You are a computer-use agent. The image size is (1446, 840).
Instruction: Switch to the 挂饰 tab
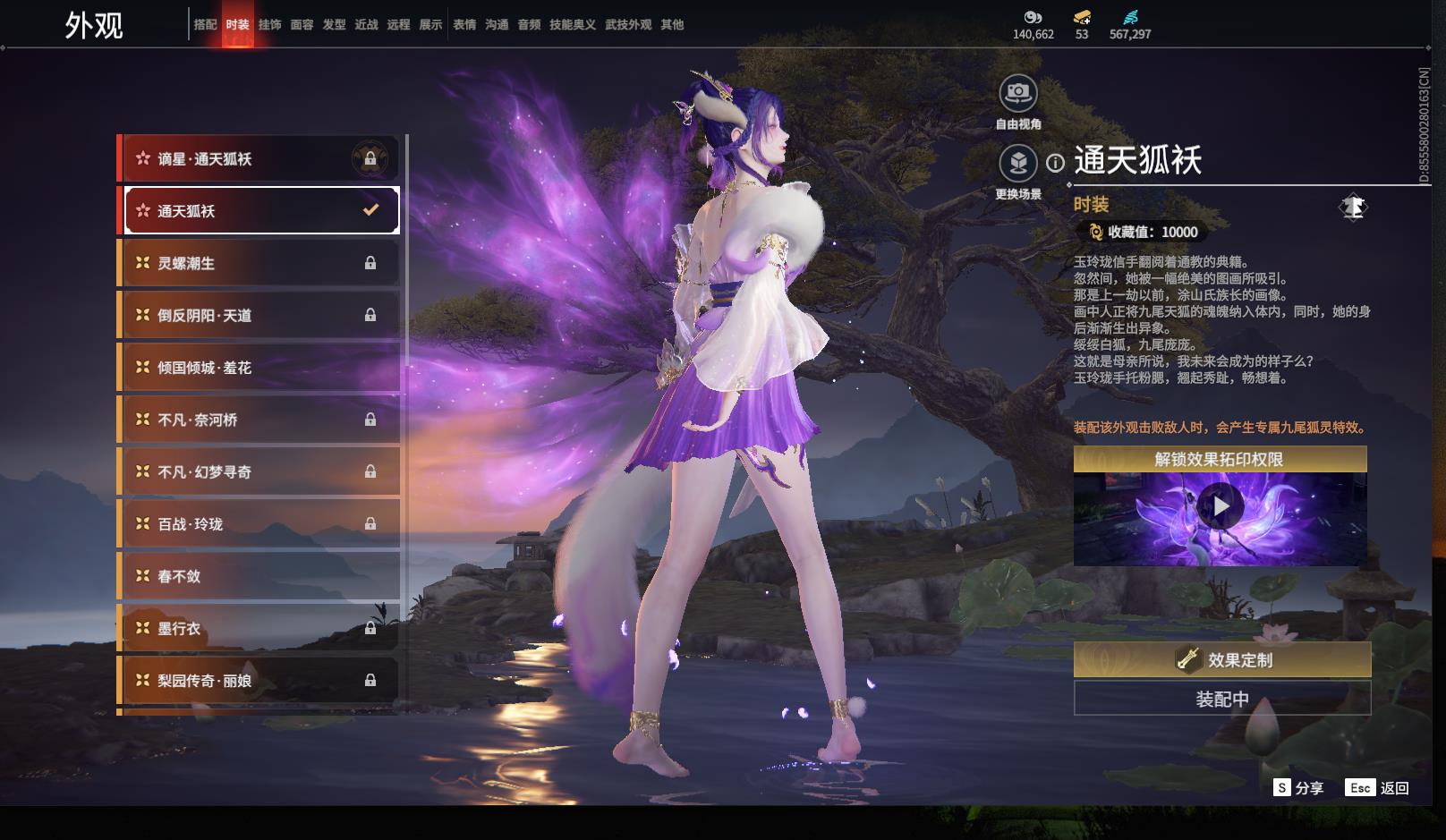[269, 25]
